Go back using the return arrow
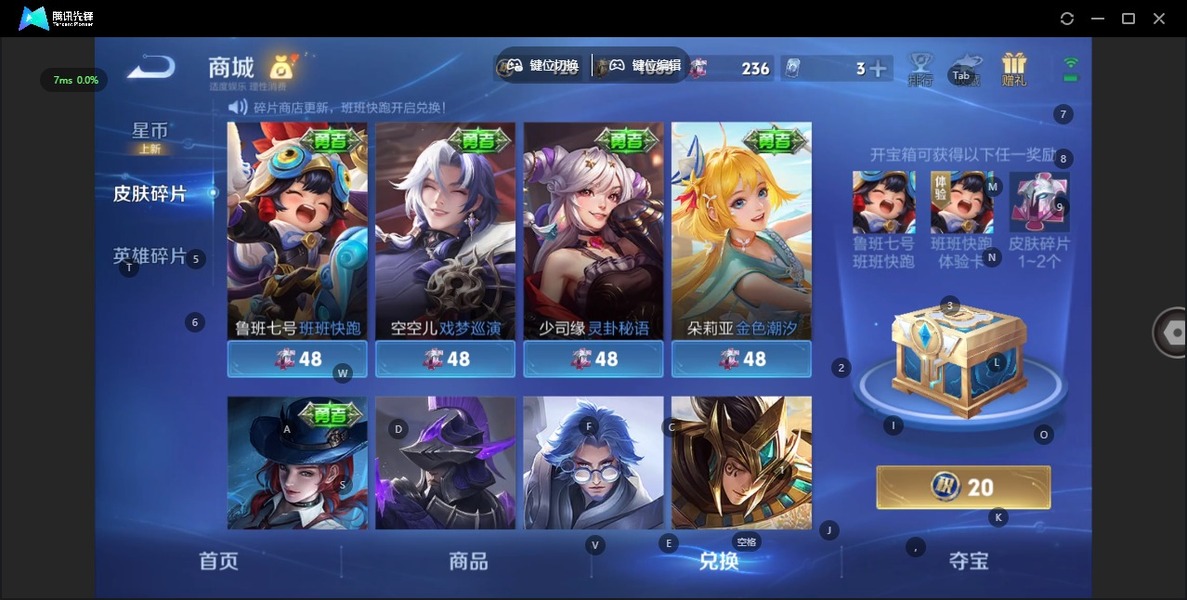 click(151, 68)
